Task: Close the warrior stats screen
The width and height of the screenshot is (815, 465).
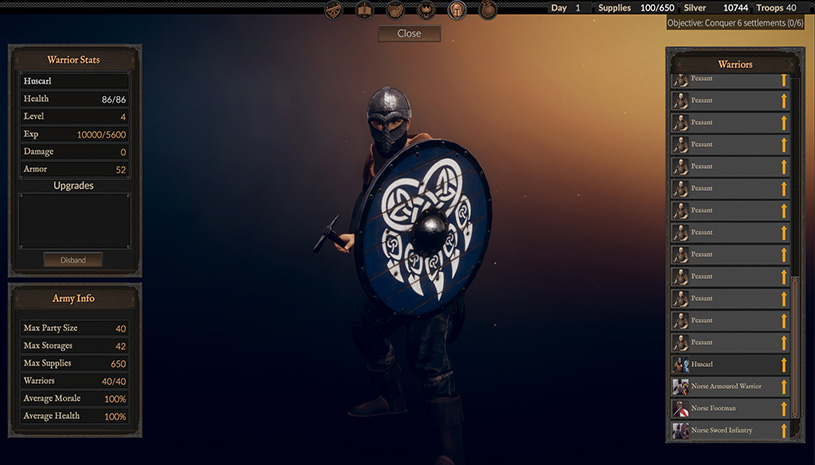Action: coord(409,33)
